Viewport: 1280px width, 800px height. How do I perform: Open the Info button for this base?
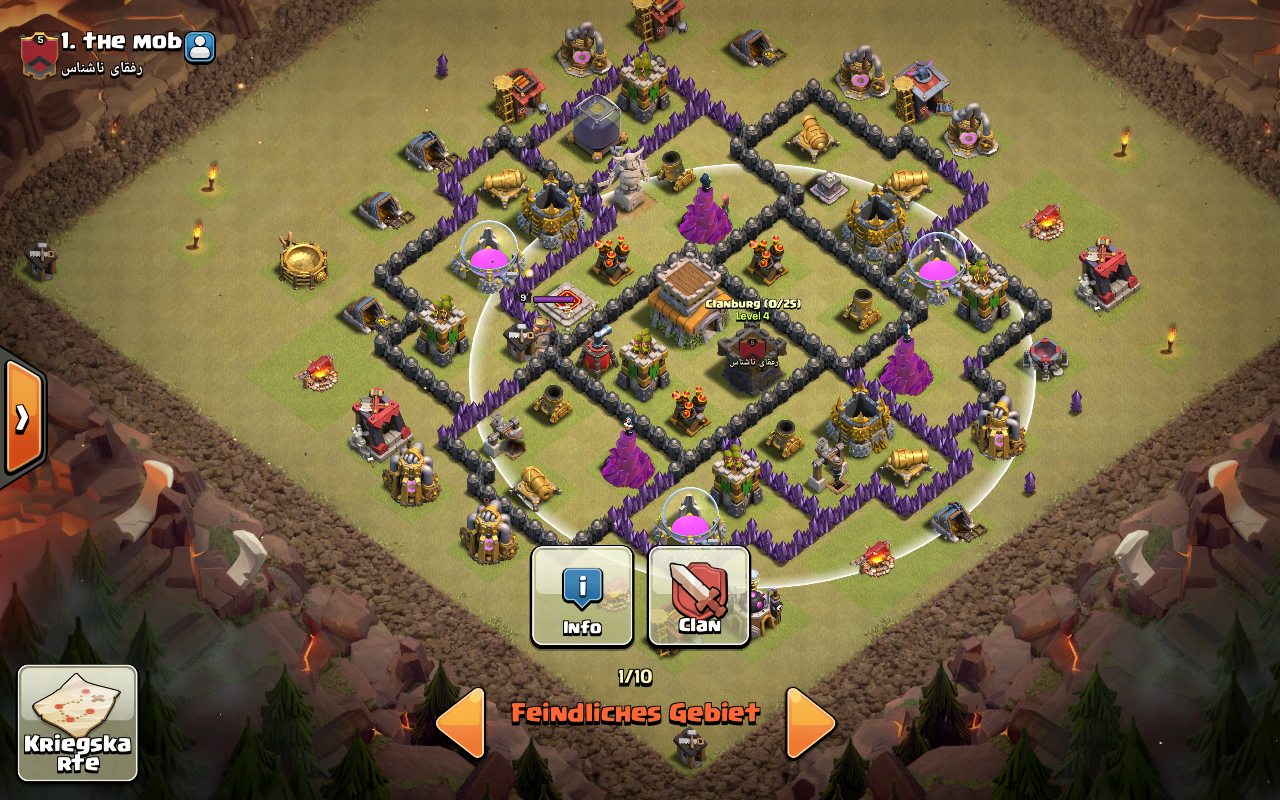(x=581, y=596)
